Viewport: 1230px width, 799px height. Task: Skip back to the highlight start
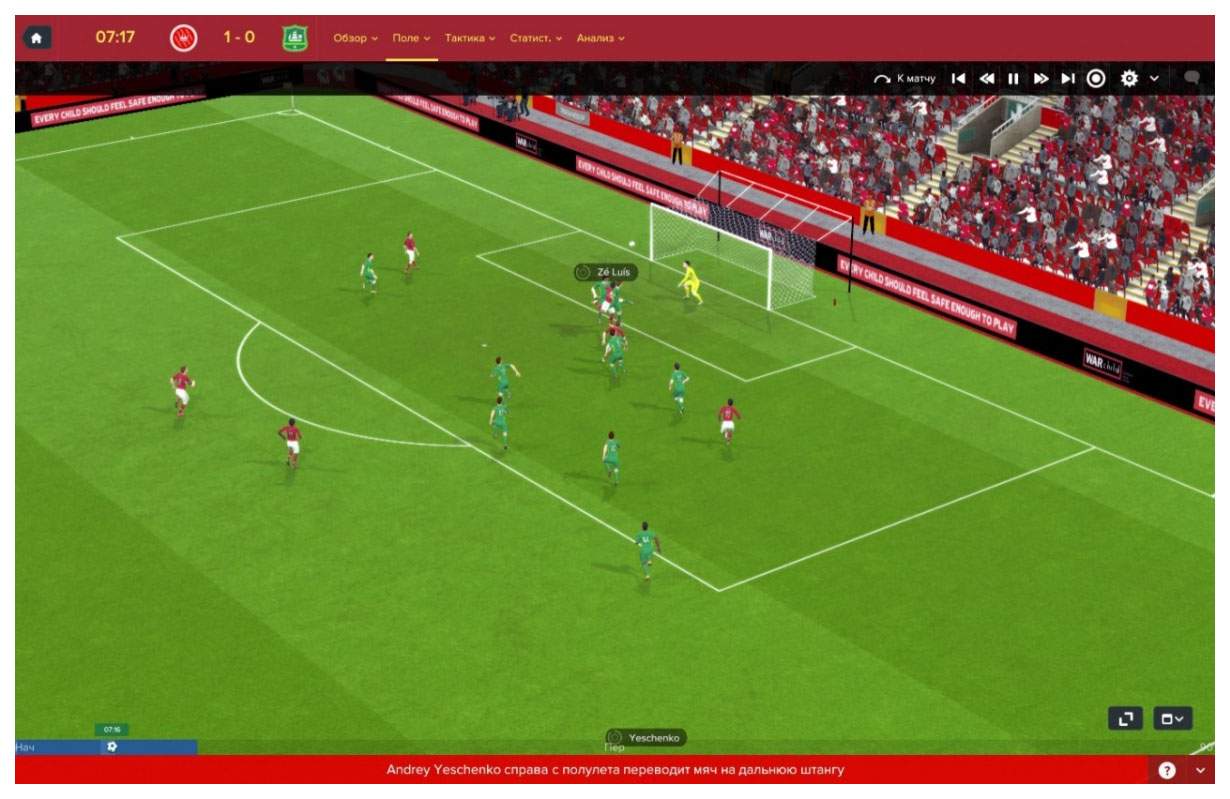point(959,78)
